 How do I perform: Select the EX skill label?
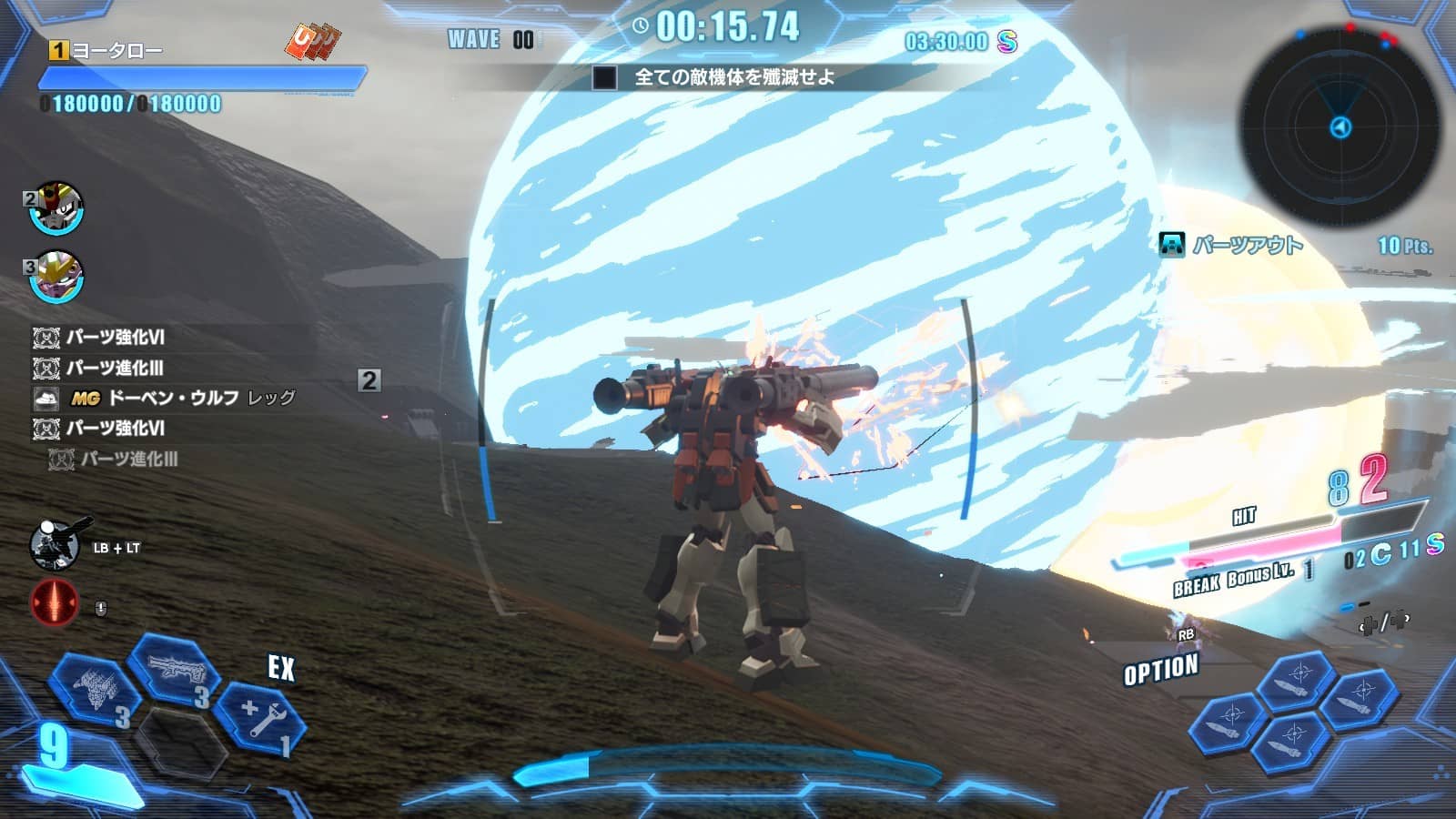coord(280,667)
